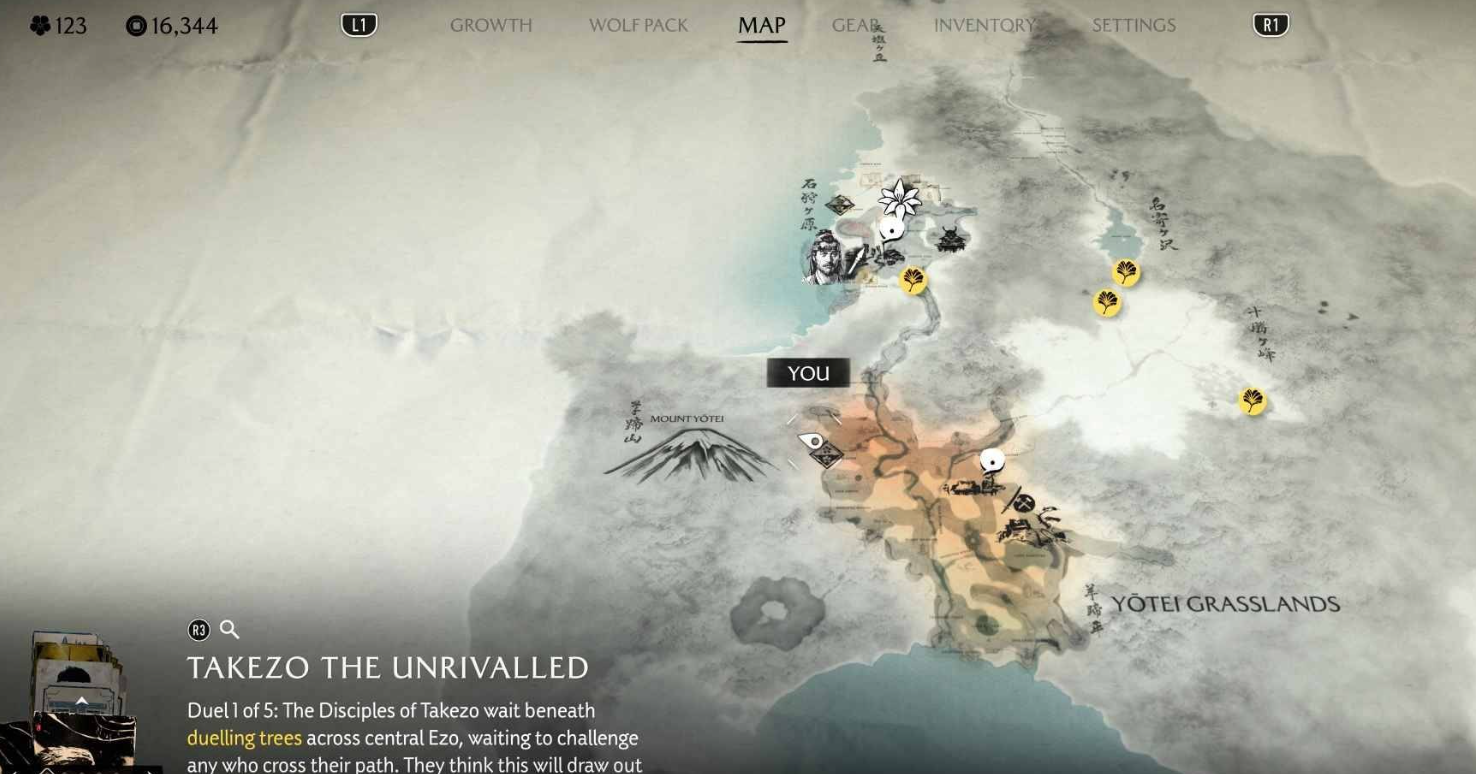Choose the samurai helmet map marker
The image size is (1476, 774).
coord(949,239)
